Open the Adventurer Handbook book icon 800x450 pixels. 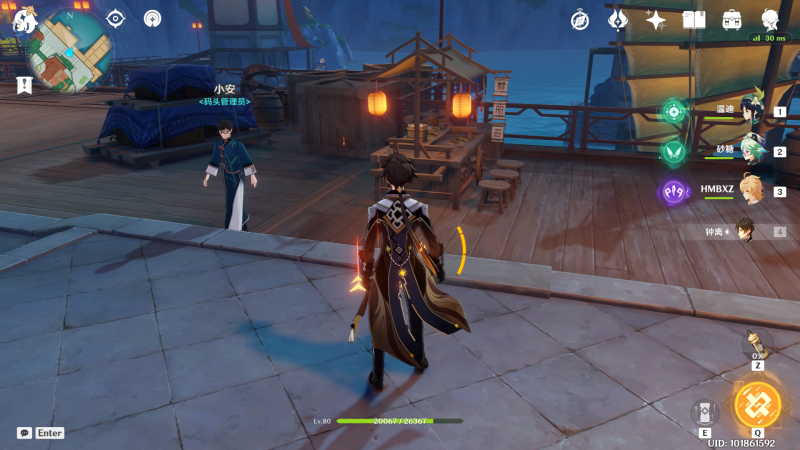click(694, 19)
